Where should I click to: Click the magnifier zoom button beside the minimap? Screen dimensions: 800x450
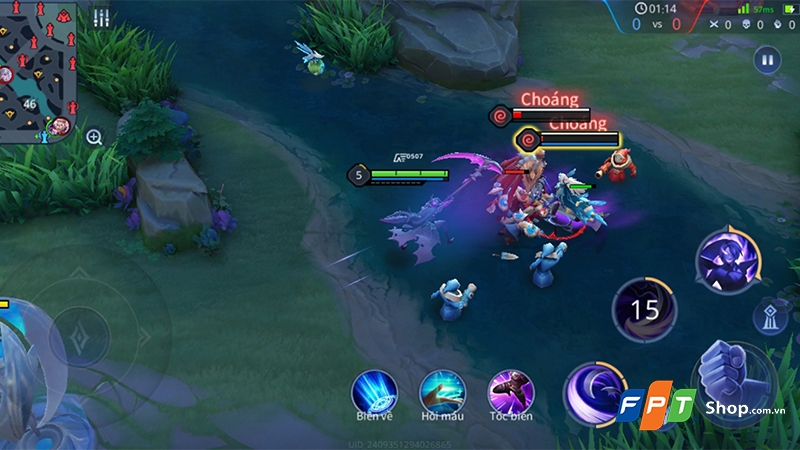pyautogui.click(x=94, y=137)
